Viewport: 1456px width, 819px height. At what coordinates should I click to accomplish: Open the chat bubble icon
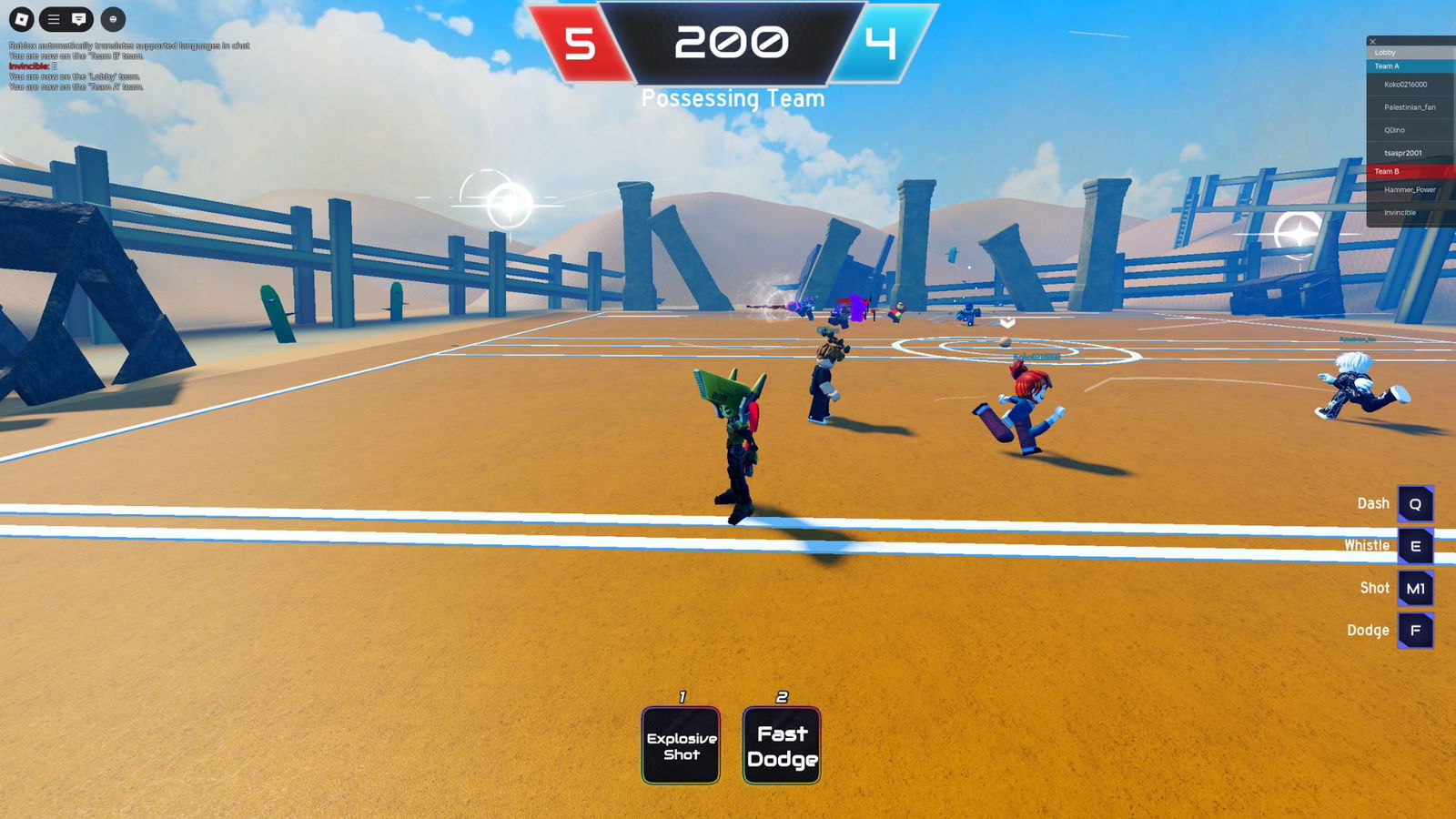[79, 18]
